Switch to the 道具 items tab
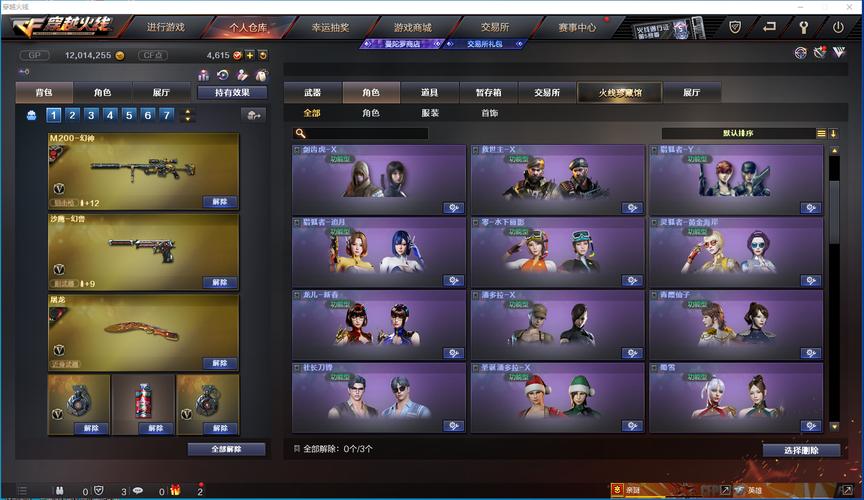The width and height of the screenshot is (864, 500). [x=429, y=92]
